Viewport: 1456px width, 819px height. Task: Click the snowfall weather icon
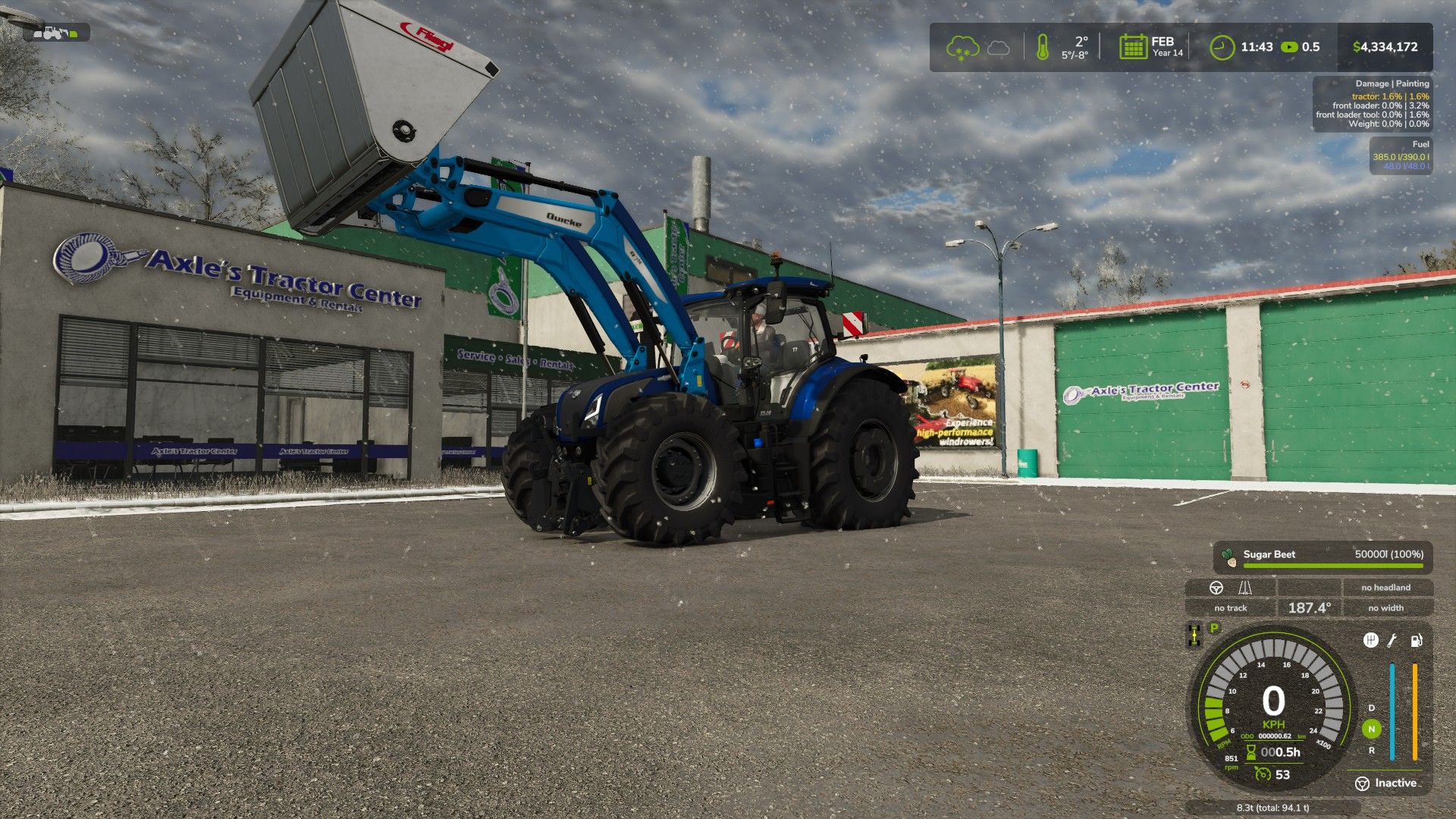tap(963, 45)
